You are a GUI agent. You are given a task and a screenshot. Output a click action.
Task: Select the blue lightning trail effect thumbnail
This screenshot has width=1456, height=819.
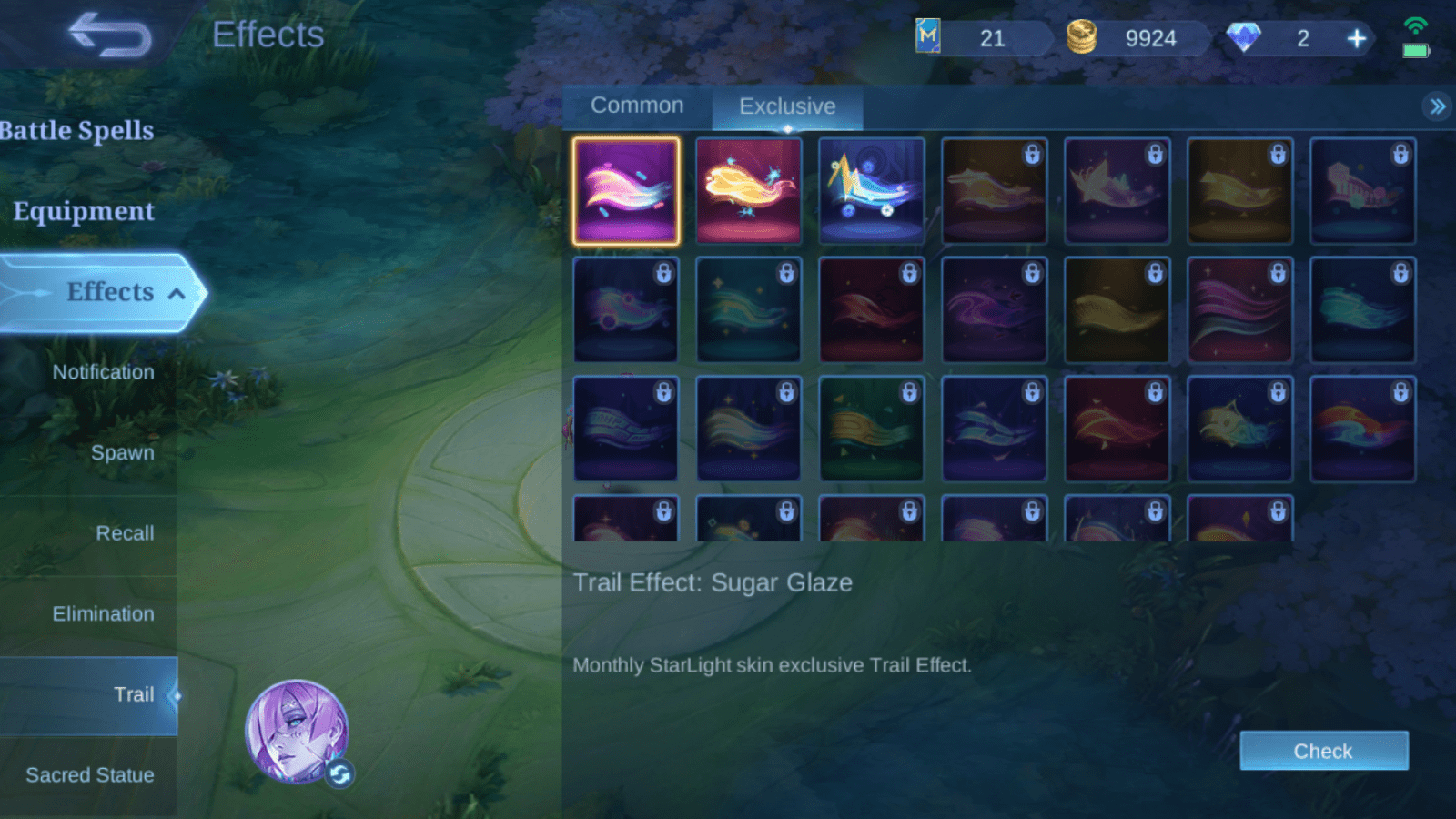[872, 191]
